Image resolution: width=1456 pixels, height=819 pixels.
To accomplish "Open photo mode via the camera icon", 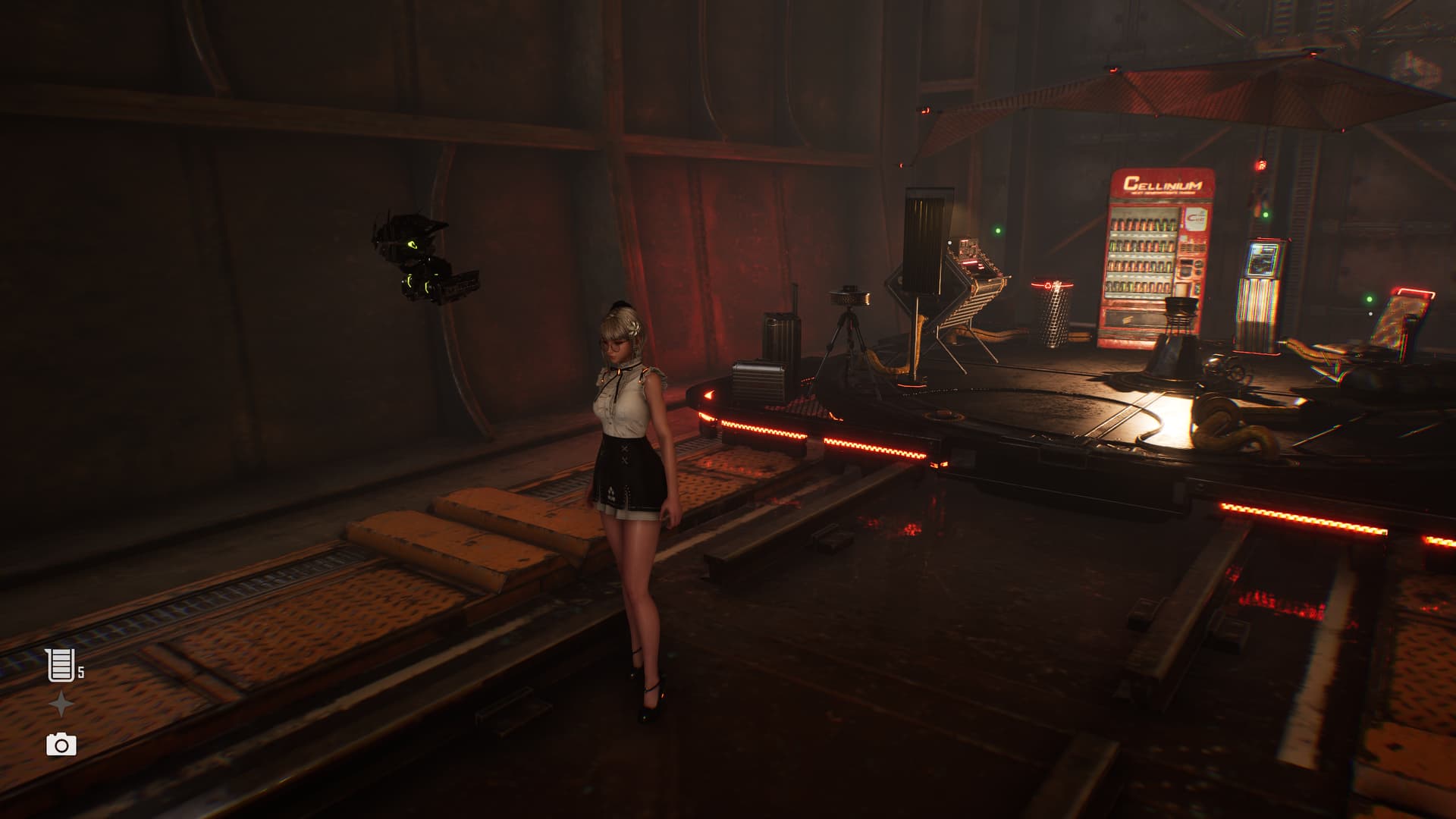I will point(61,745).
